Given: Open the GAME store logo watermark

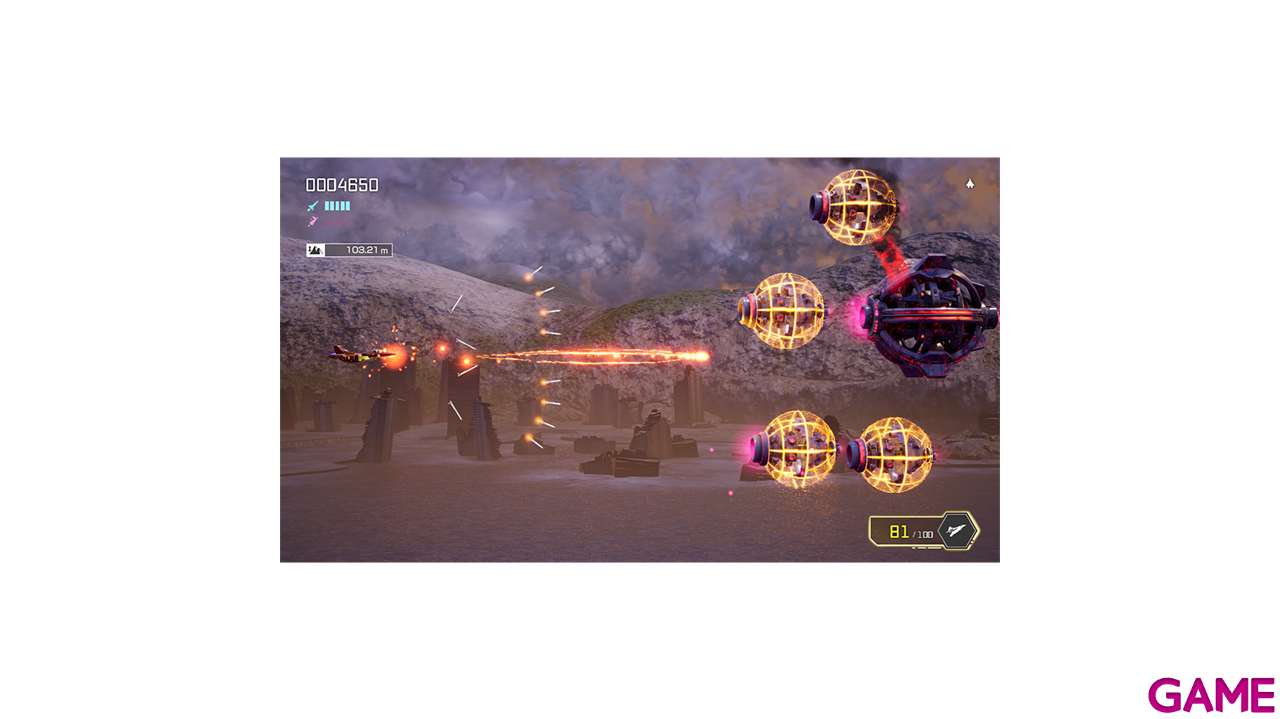Looking at the screenshot, I should (1211, 695).
